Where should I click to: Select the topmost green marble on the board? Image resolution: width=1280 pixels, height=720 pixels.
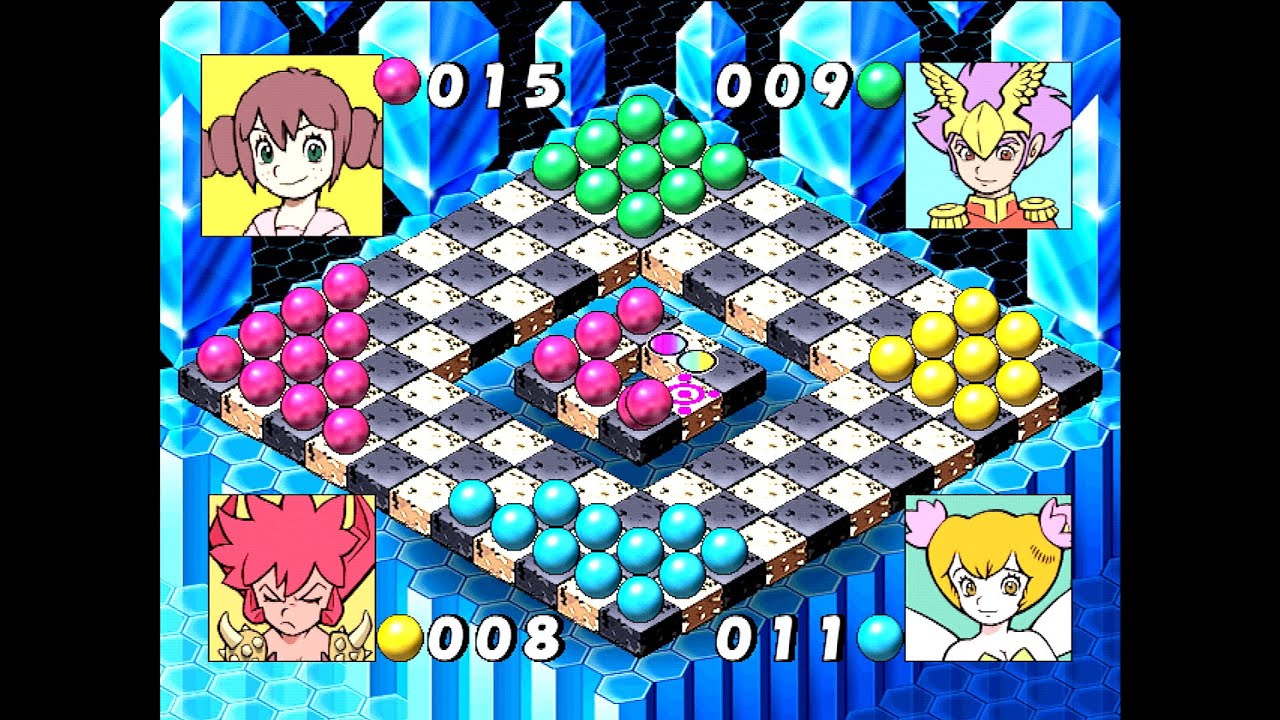(x=640, y=117)
